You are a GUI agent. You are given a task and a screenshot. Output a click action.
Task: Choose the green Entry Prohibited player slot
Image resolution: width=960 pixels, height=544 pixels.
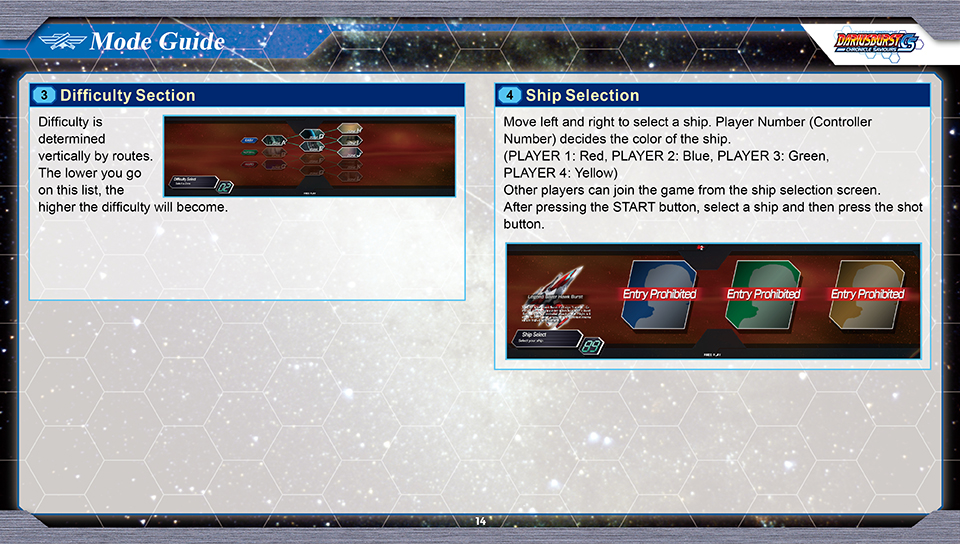763,294
